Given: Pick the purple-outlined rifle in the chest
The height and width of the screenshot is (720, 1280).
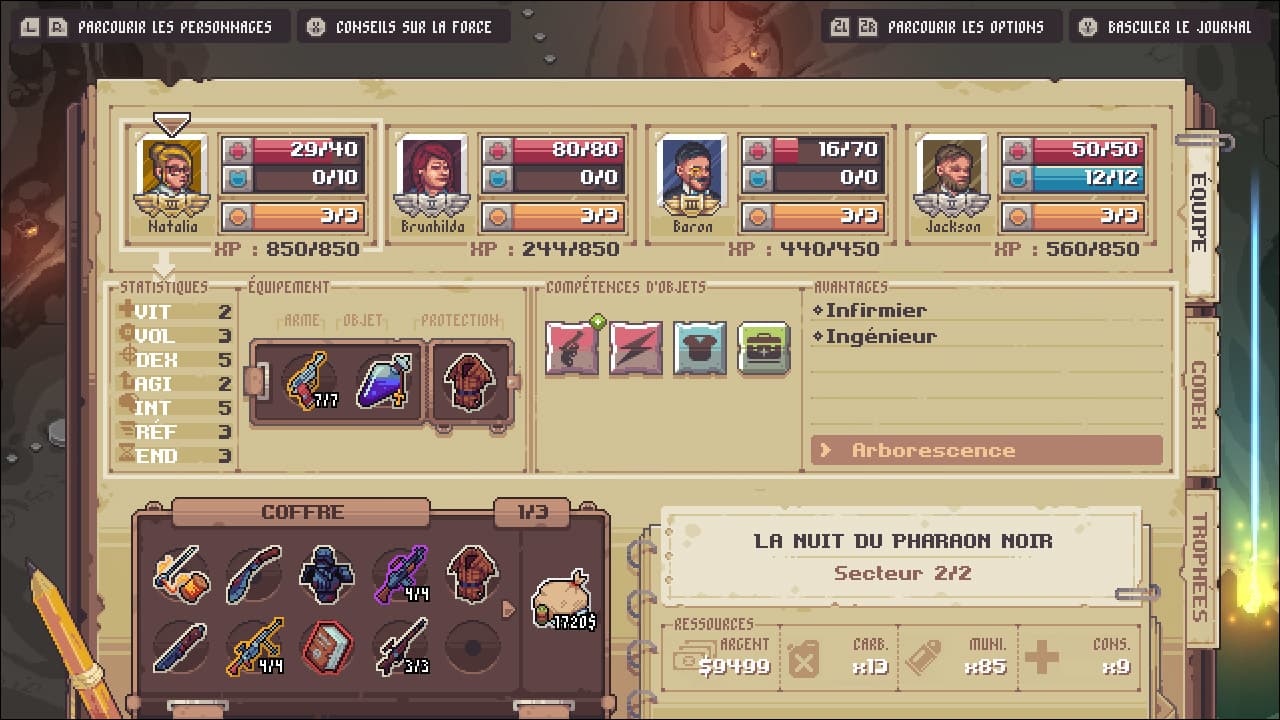Looking at the screenshot, I should (400, 574).
